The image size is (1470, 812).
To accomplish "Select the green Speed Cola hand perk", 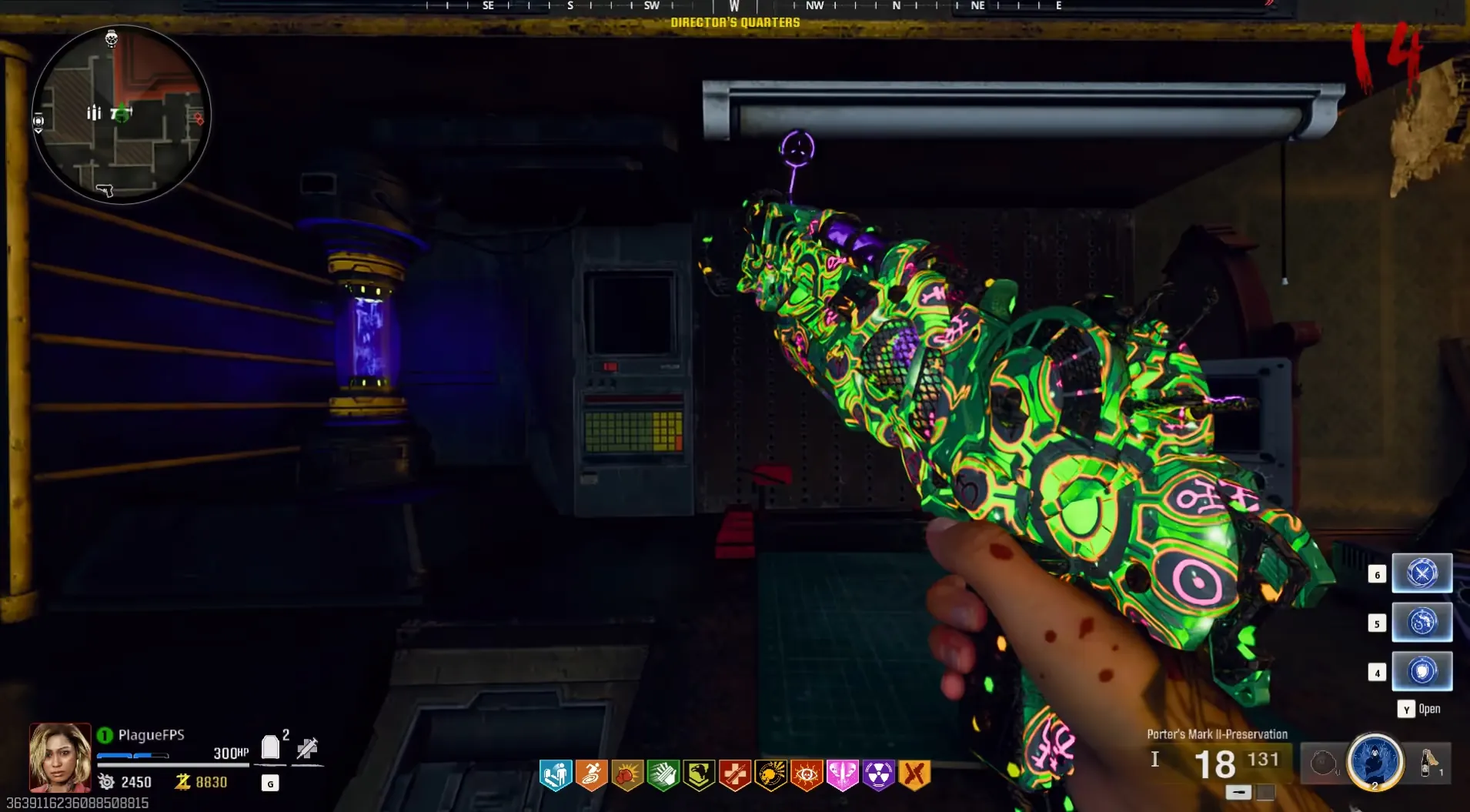I will coord(663,775).
